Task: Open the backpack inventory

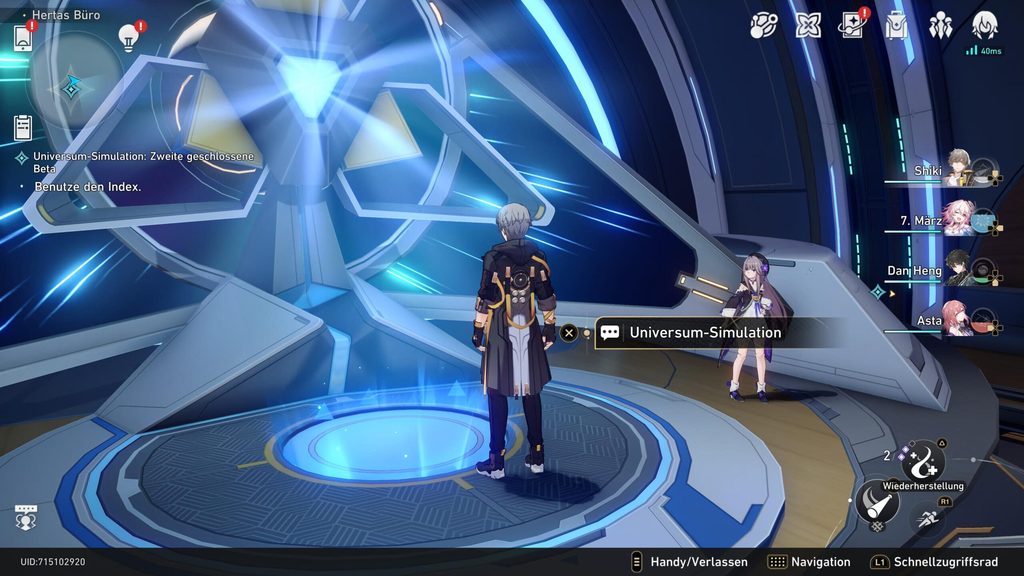Action: coord(897,26)
